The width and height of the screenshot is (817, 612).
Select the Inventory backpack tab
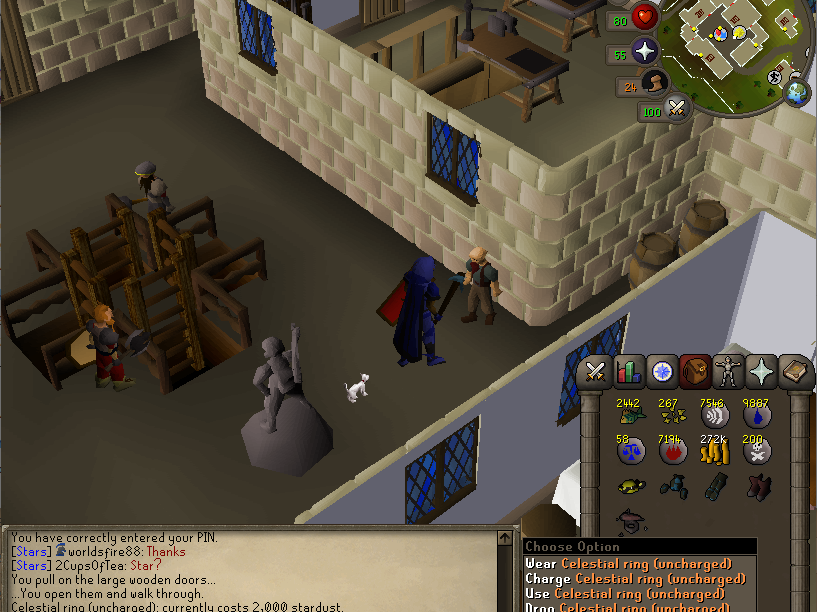(695, 373)
